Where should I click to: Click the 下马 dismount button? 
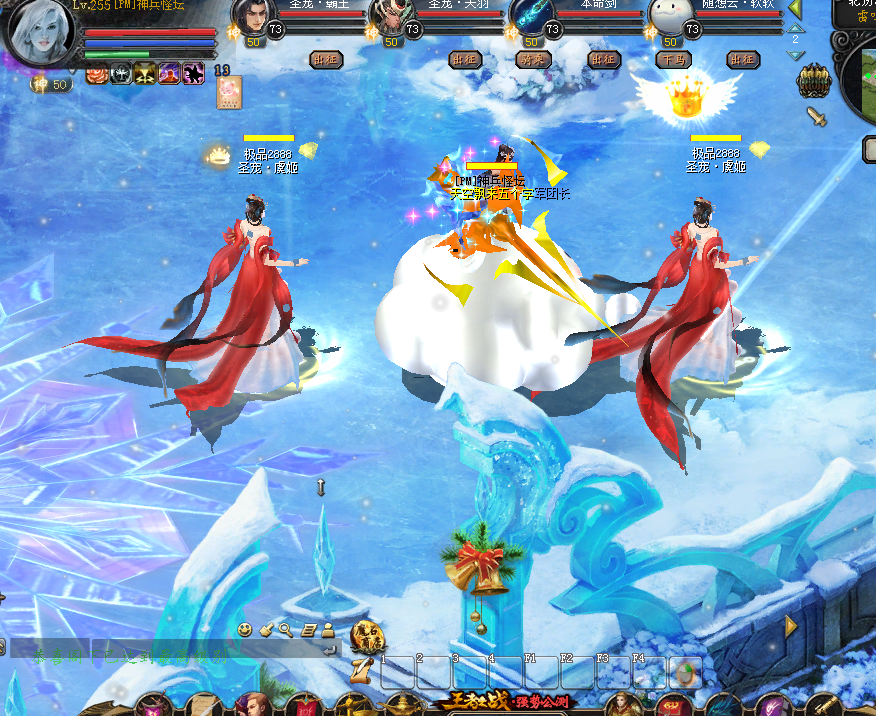[673, 60]
